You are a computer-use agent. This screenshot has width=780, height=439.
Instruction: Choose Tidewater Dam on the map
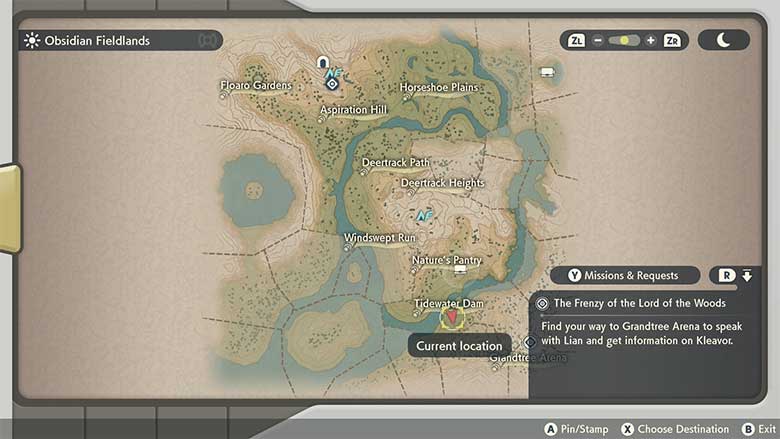[449, 303]
